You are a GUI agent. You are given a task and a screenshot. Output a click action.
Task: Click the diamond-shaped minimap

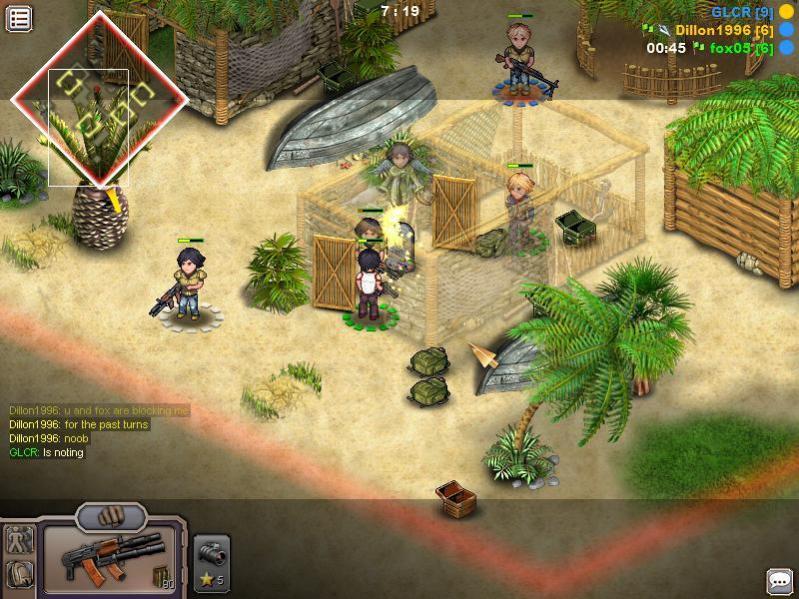tap(98, 99)
